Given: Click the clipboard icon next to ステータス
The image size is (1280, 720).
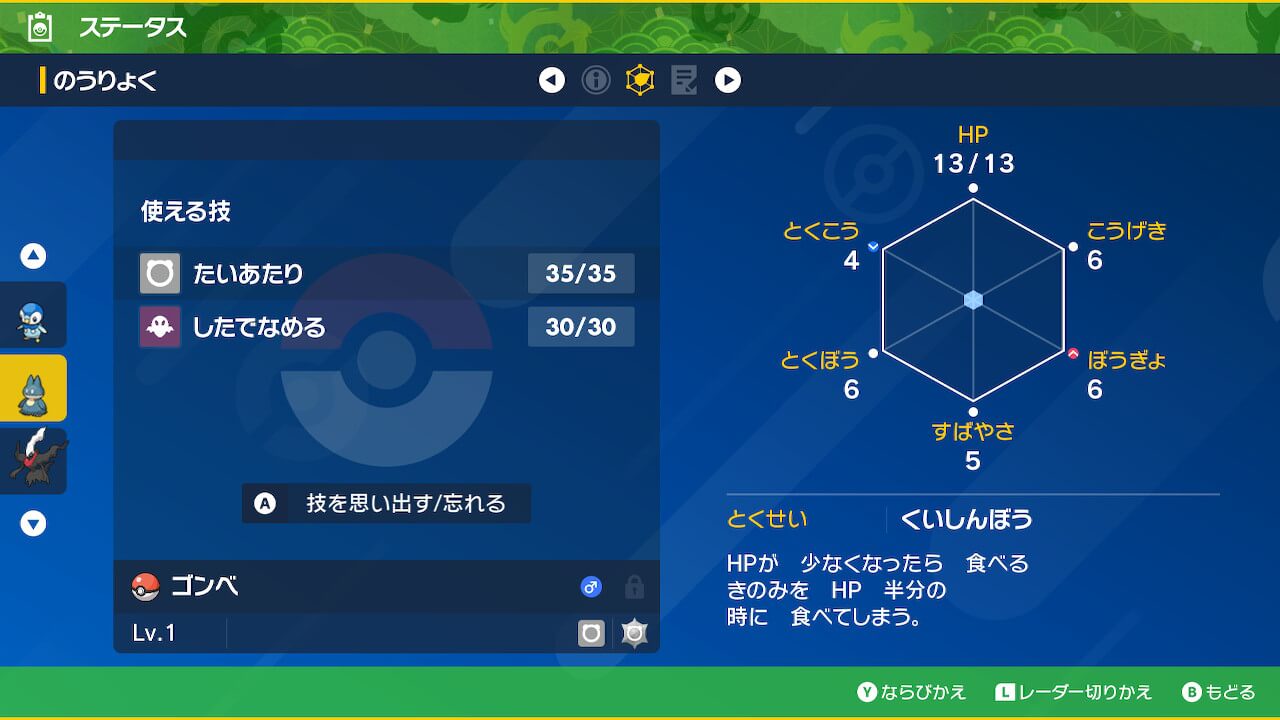Looking at the screenshot, I should click(x=38, y=27).
